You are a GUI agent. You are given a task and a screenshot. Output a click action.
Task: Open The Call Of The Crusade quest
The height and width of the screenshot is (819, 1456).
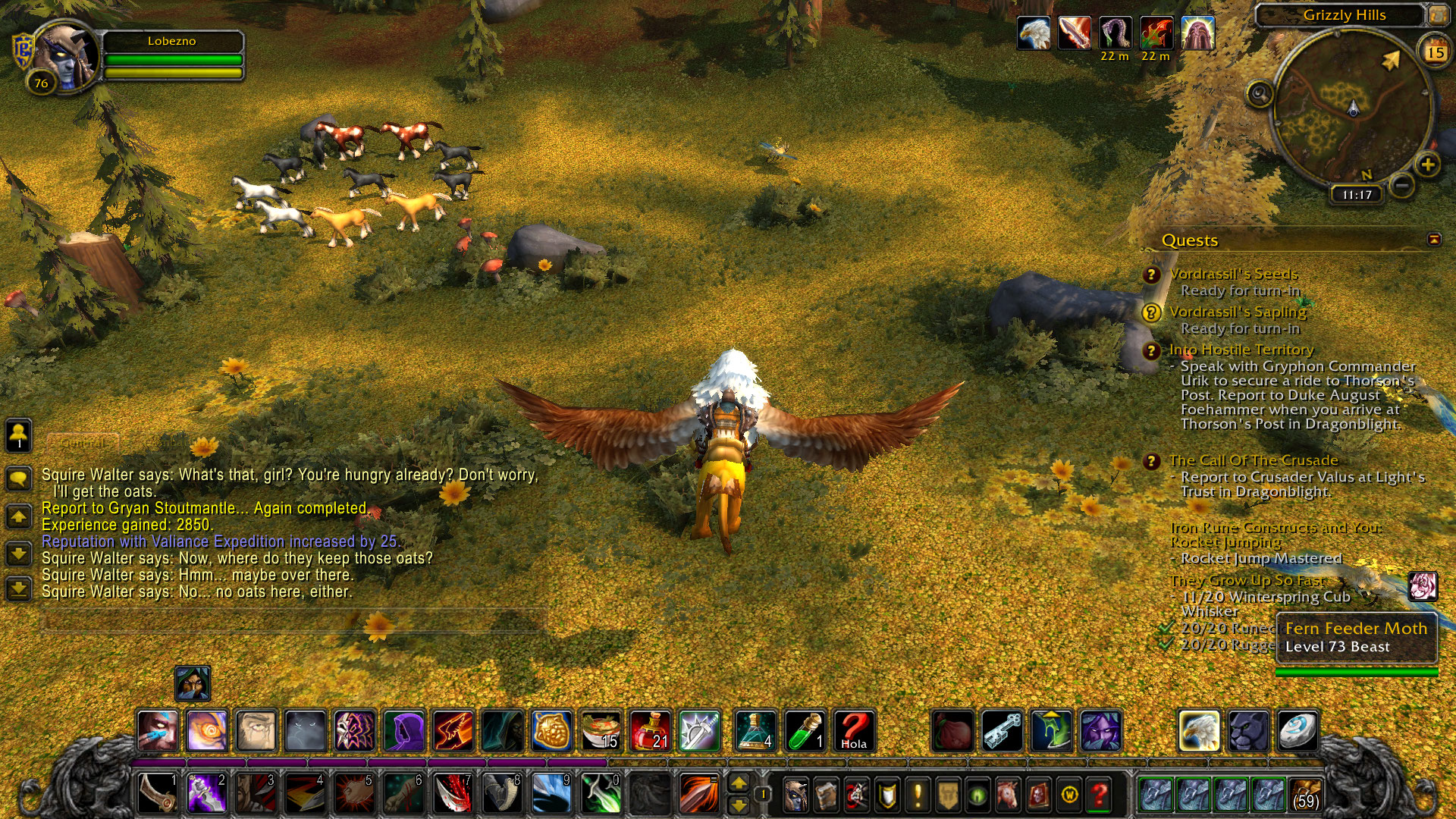coord(1253,460)
